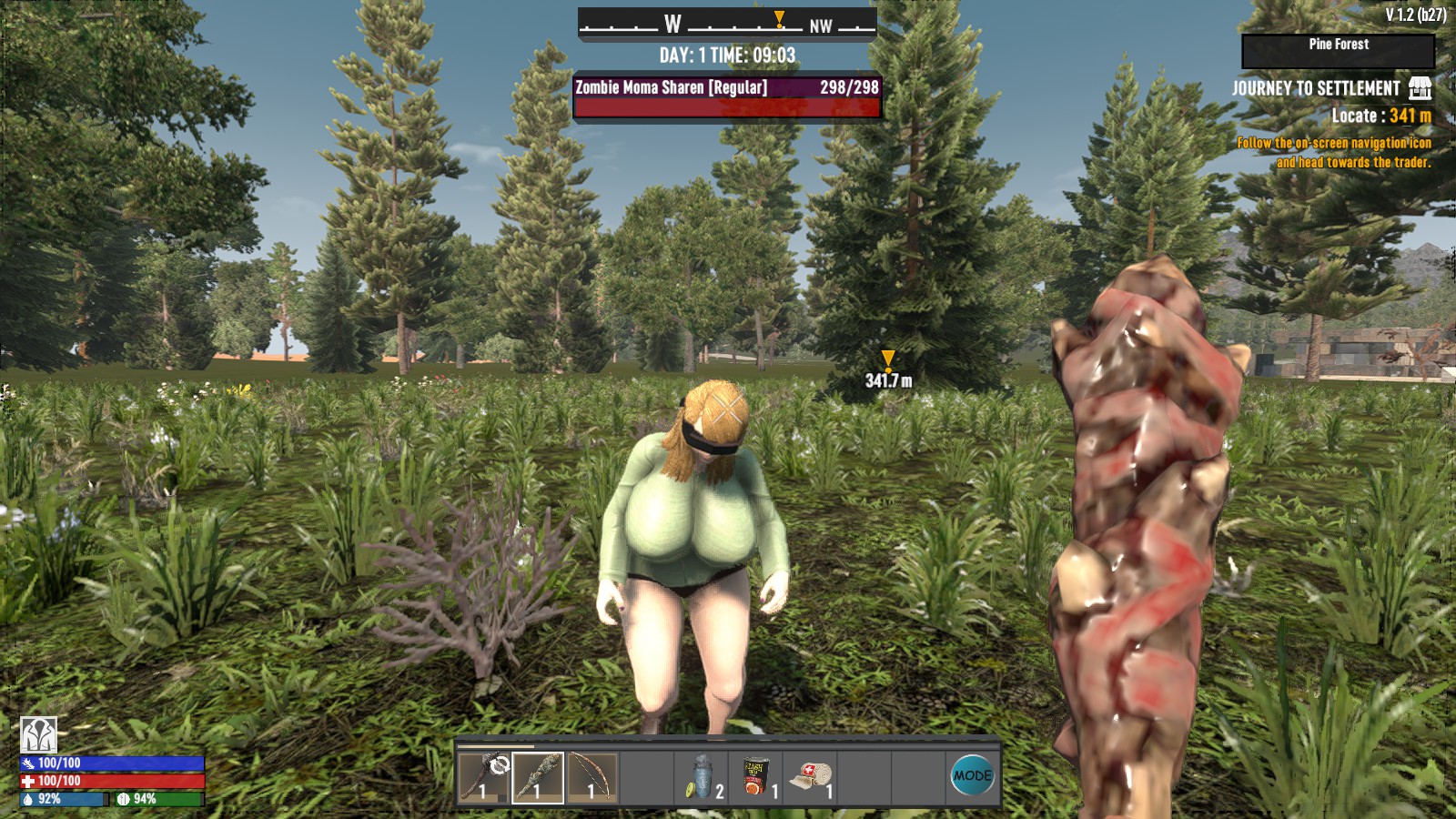Select the wooden club hotbar slot
Image resolution: width=1456 pixels, height=819 pixels.
[x=538, y=777]
